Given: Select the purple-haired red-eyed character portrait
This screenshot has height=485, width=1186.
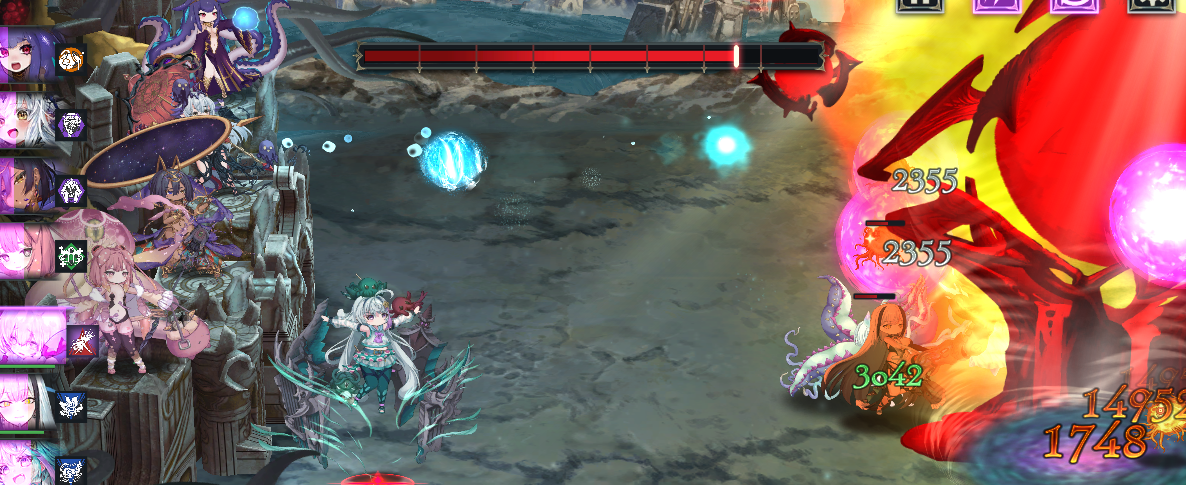Looking at the screenshot, I should (x=27, y=57).
